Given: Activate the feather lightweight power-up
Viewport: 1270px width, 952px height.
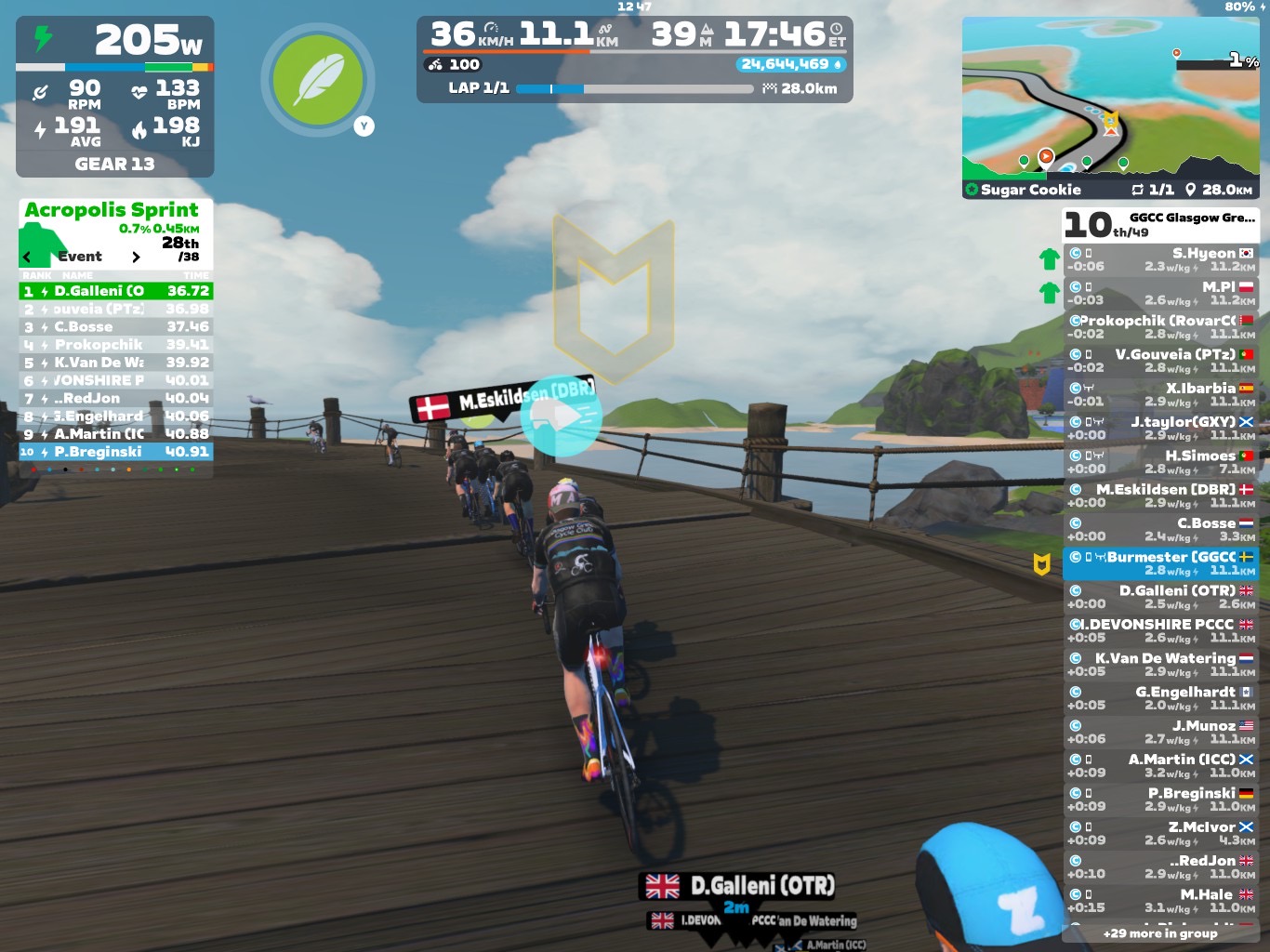Looking at the screenshot, I should click(319, 79).
